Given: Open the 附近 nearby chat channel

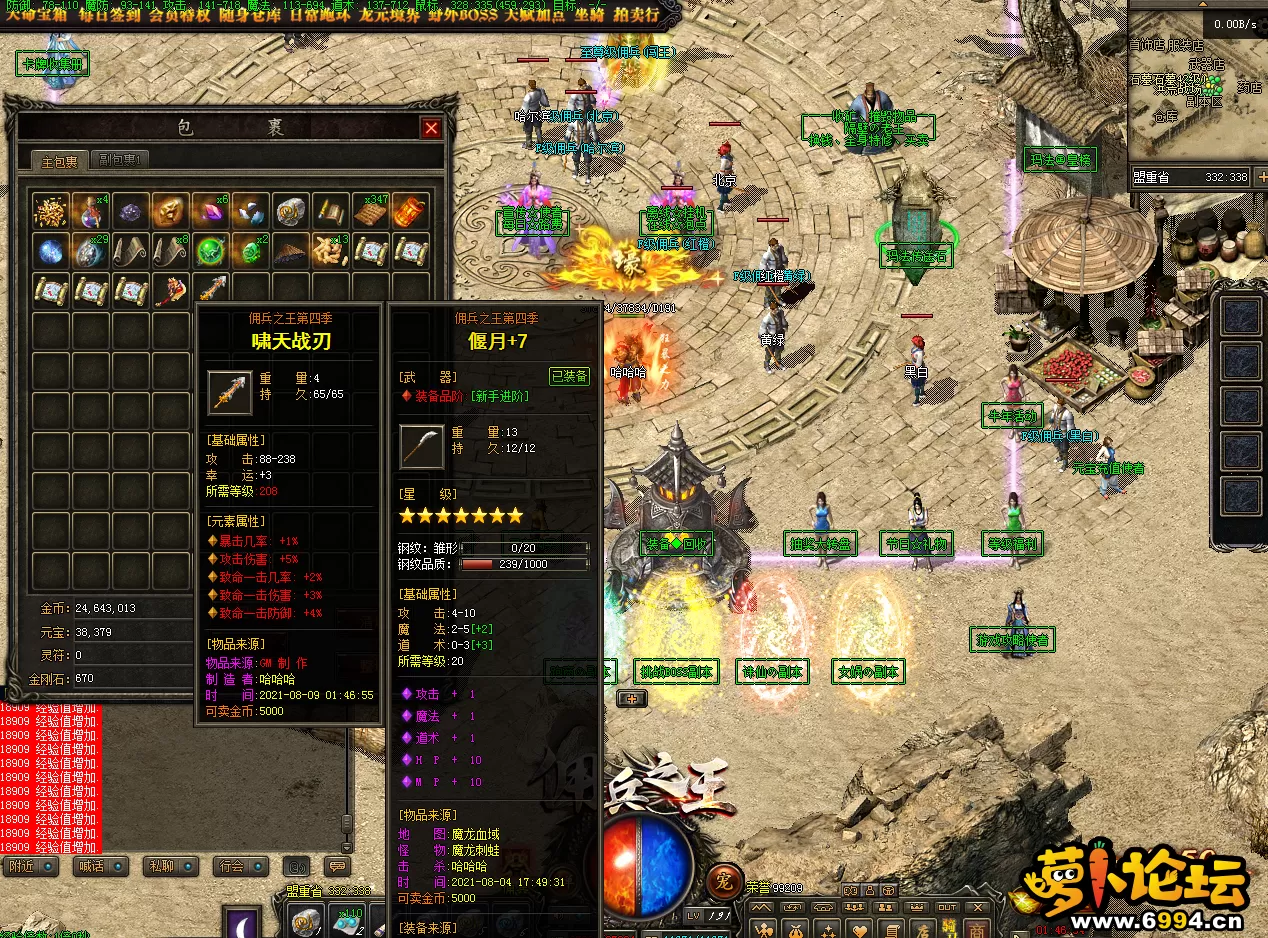Looking at the screenshot, I should click(30, 866).
